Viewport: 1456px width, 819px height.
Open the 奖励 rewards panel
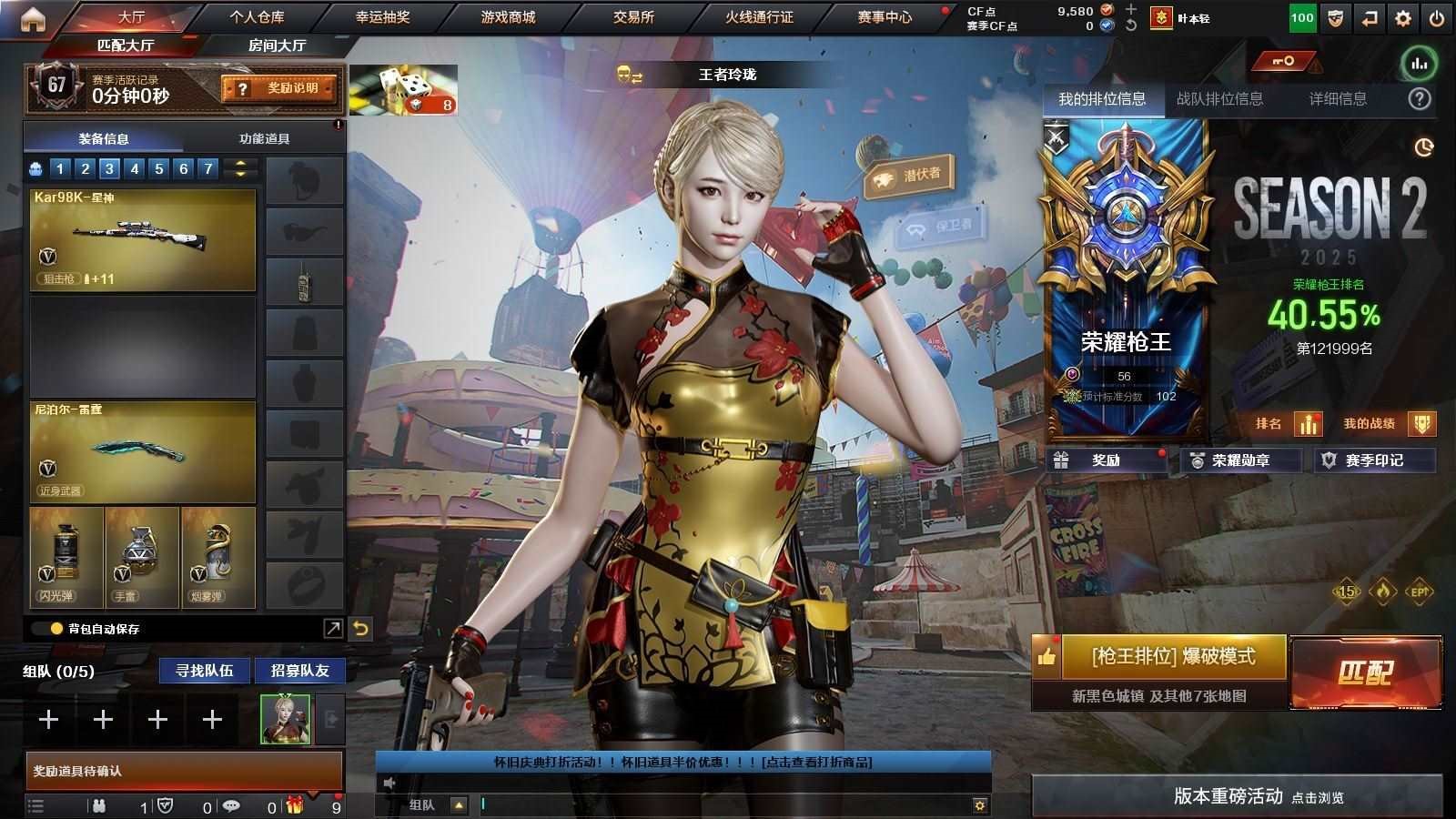pyautogui.click(x=1106, y=460)
